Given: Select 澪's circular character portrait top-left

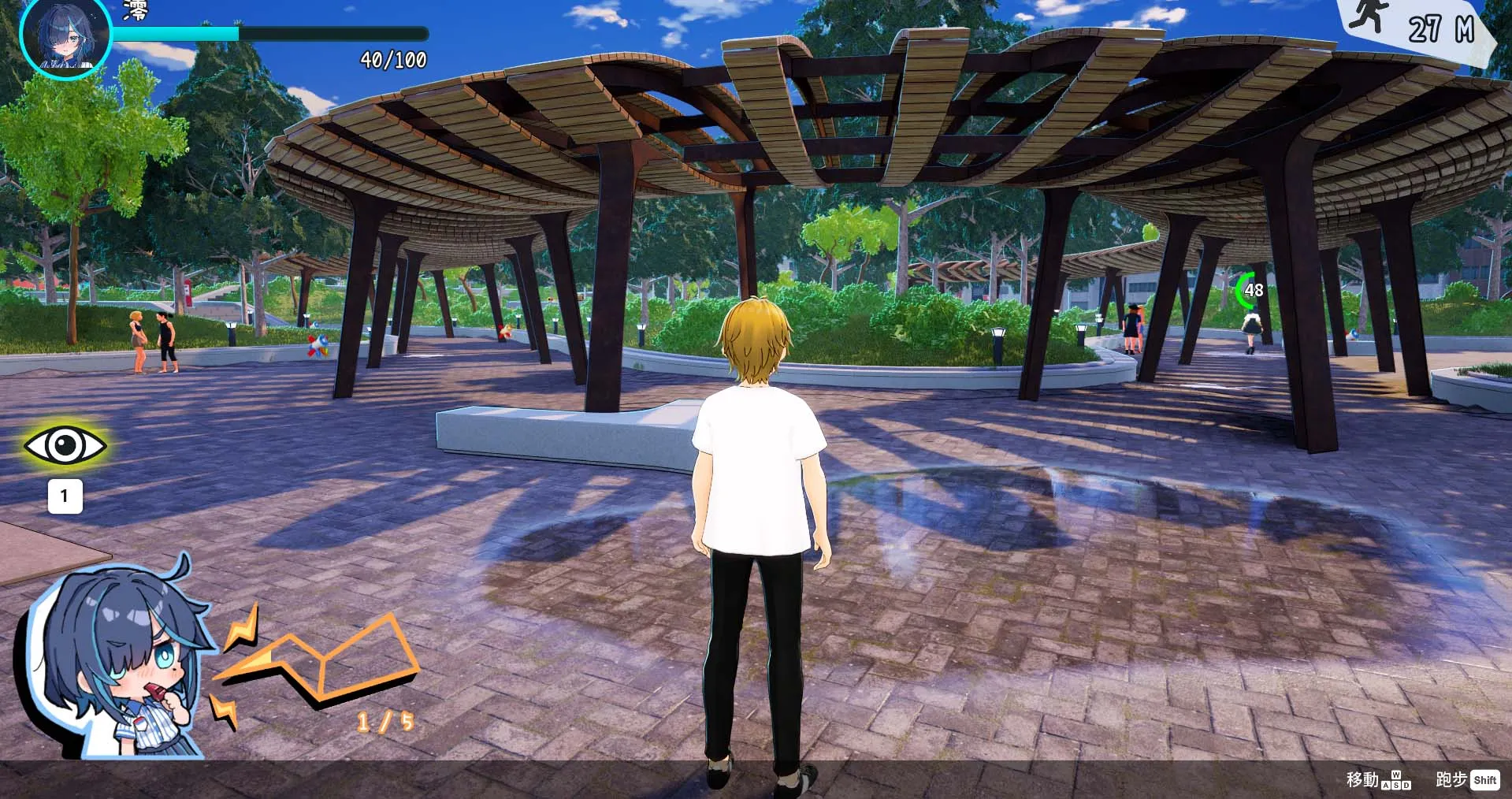Looking at the screenshot, I should coord(66,39).
